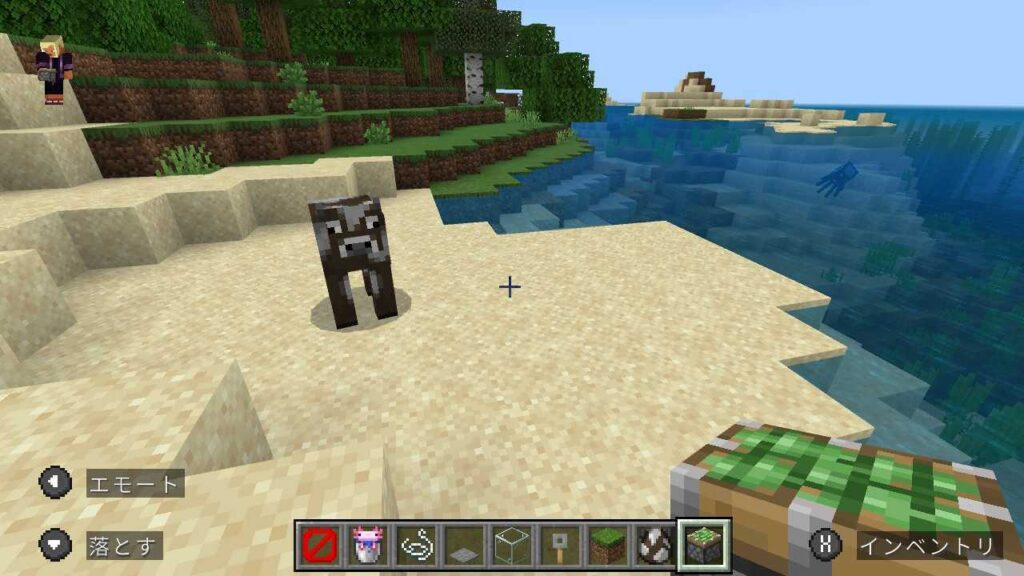Select the flat gray pressure plate slot

464,545
